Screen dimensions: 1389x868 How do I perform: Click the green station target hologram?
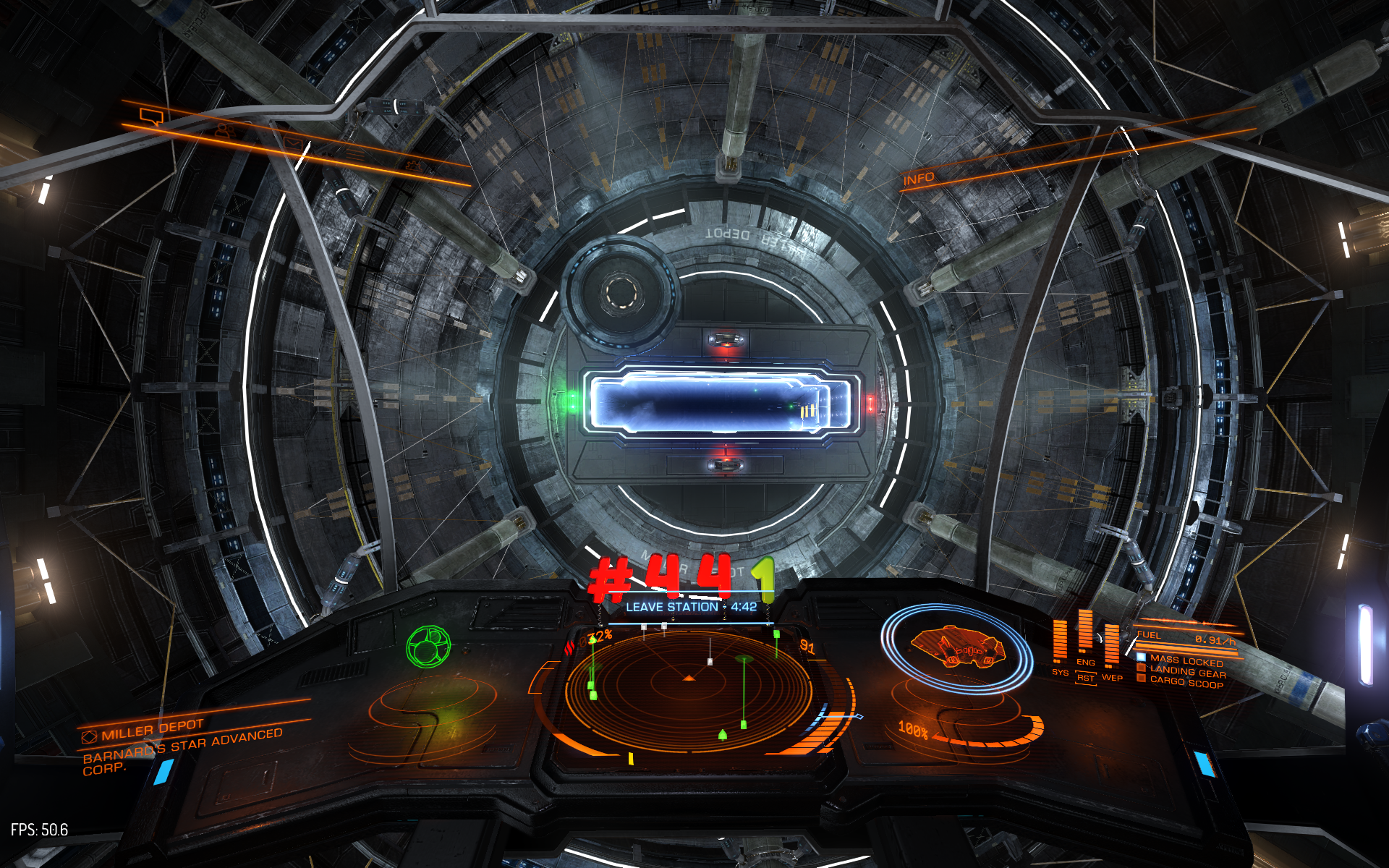pyautogui.click(x=428, y=646)
